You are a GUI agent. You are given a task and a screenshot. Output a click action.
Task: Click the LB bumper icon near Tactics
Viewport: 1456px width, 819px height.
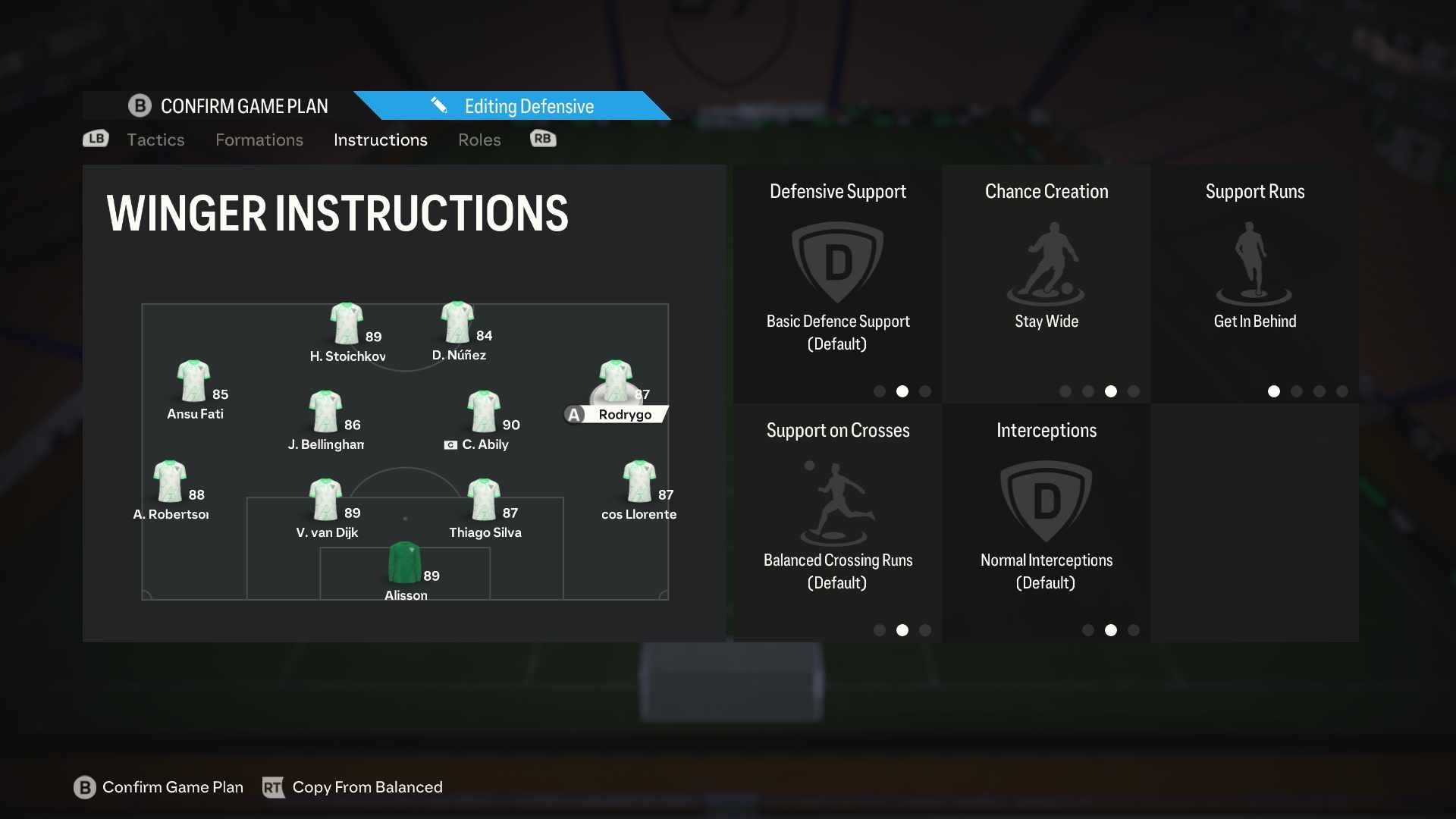click(95, 139)
